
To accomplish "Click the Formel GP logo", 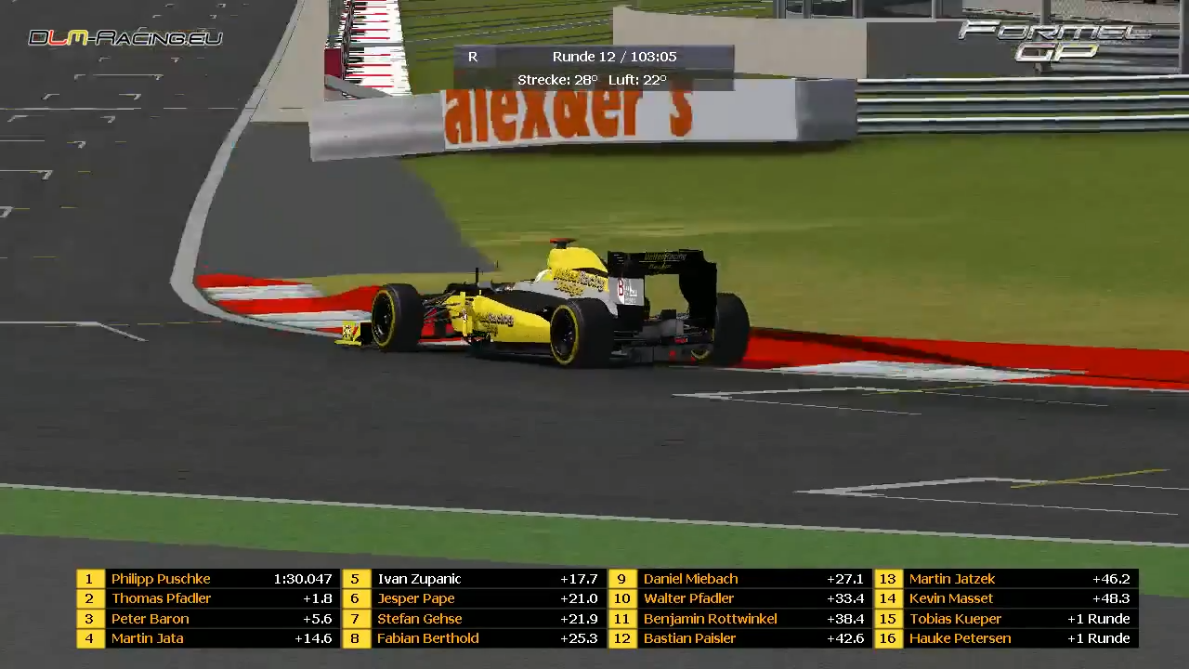I will pyautogui.click(x=1054, y=41).
